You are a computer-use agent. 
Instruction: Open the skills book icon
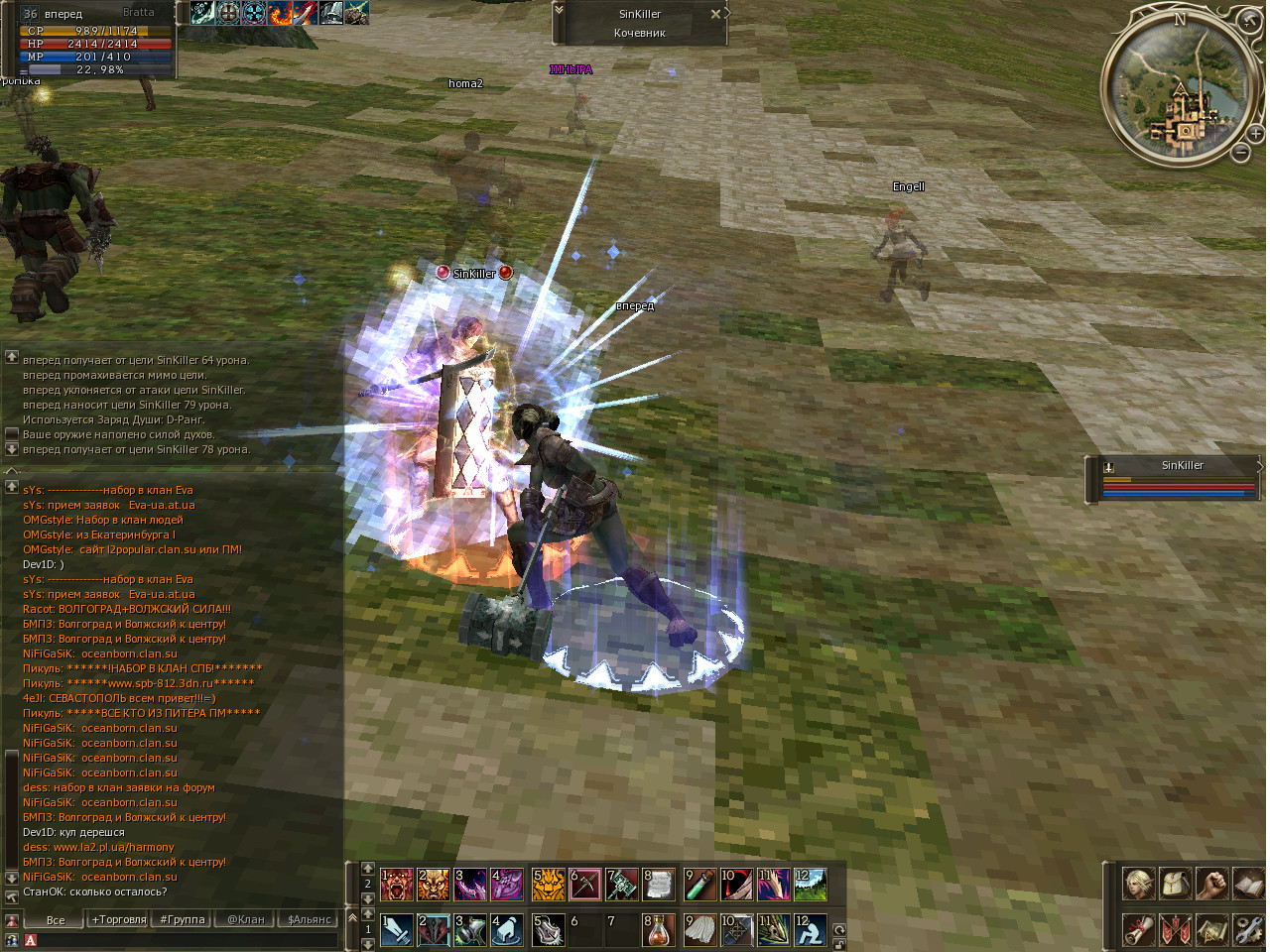(x=1248, y=884)
